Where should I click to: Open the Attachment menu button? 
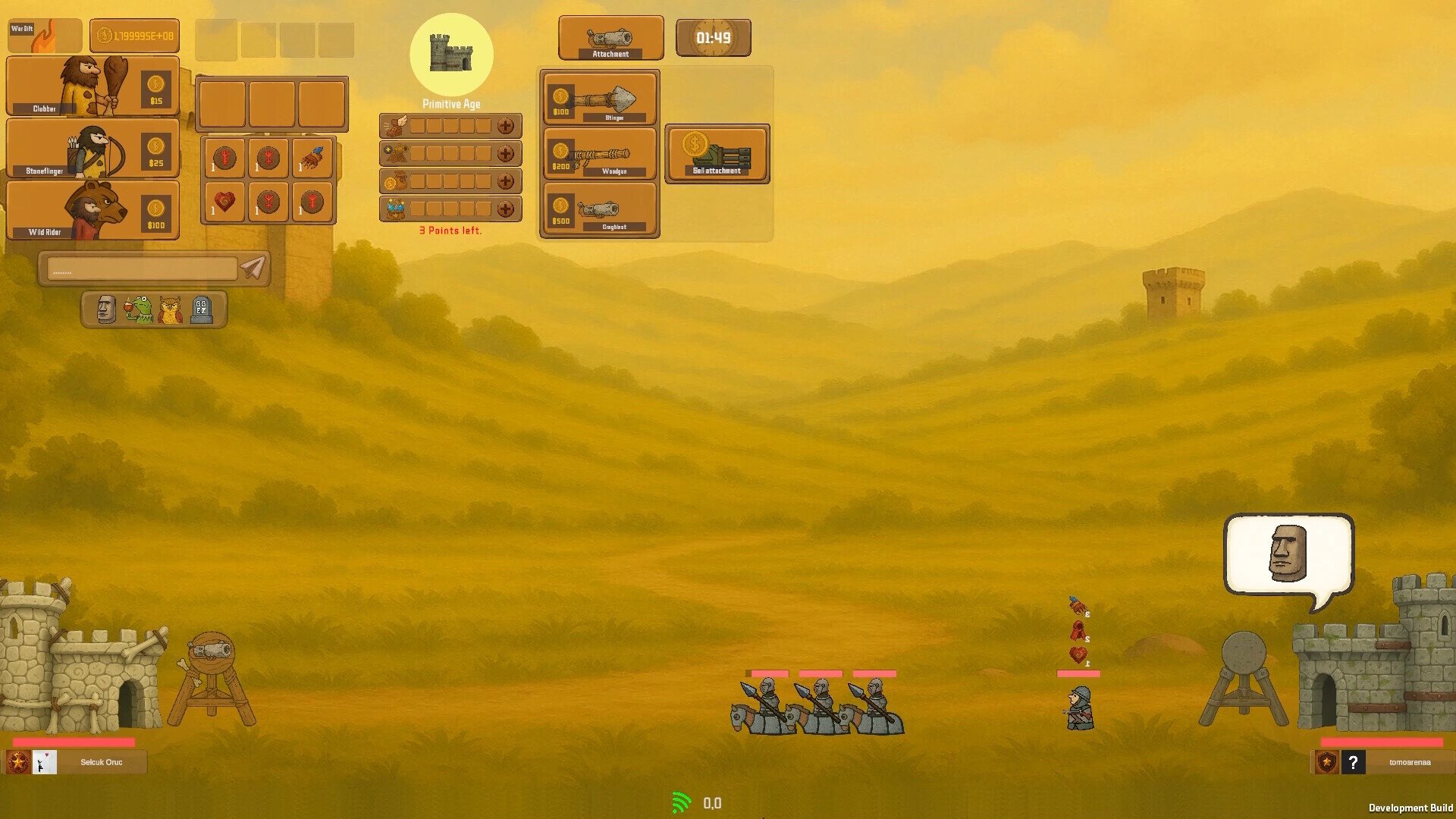click(x=610, y=38)
